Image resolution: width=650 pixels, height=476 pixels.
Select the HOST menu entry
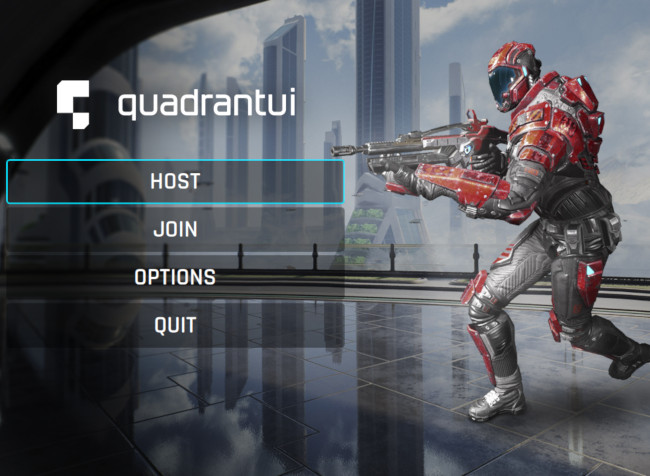[175, 182]
